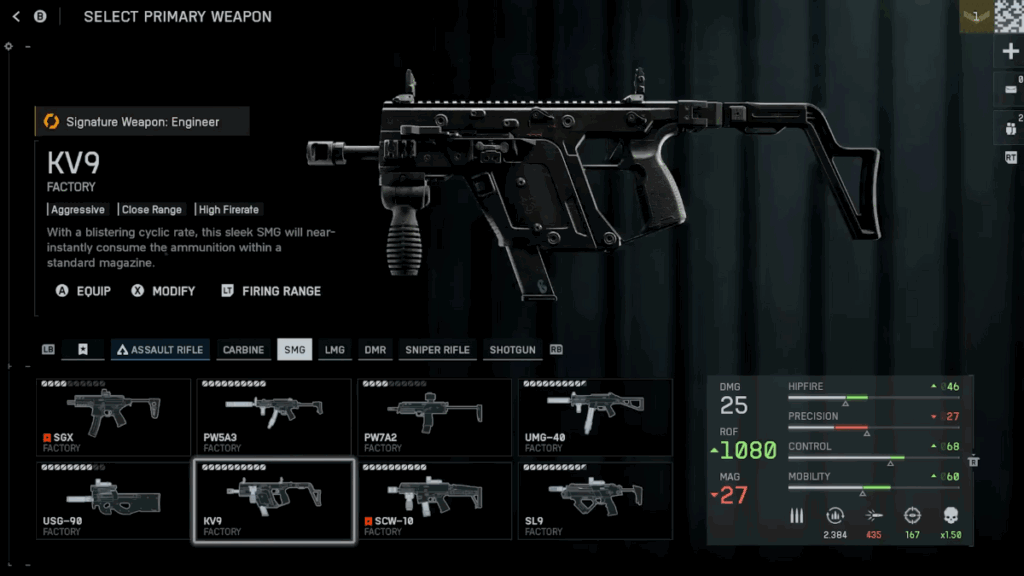Choose the Shotgun category tab

pyautogui.click(x=512, y=350)
